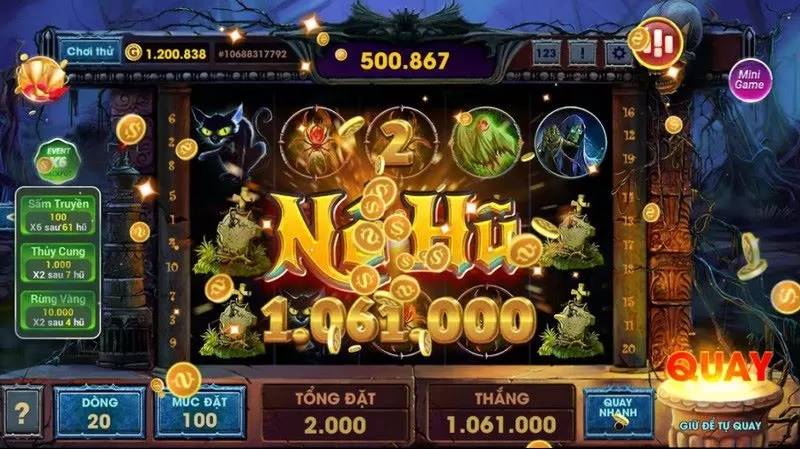
Task: Select the Thủy Cung jackpot event entry
Action: point(56,260)
